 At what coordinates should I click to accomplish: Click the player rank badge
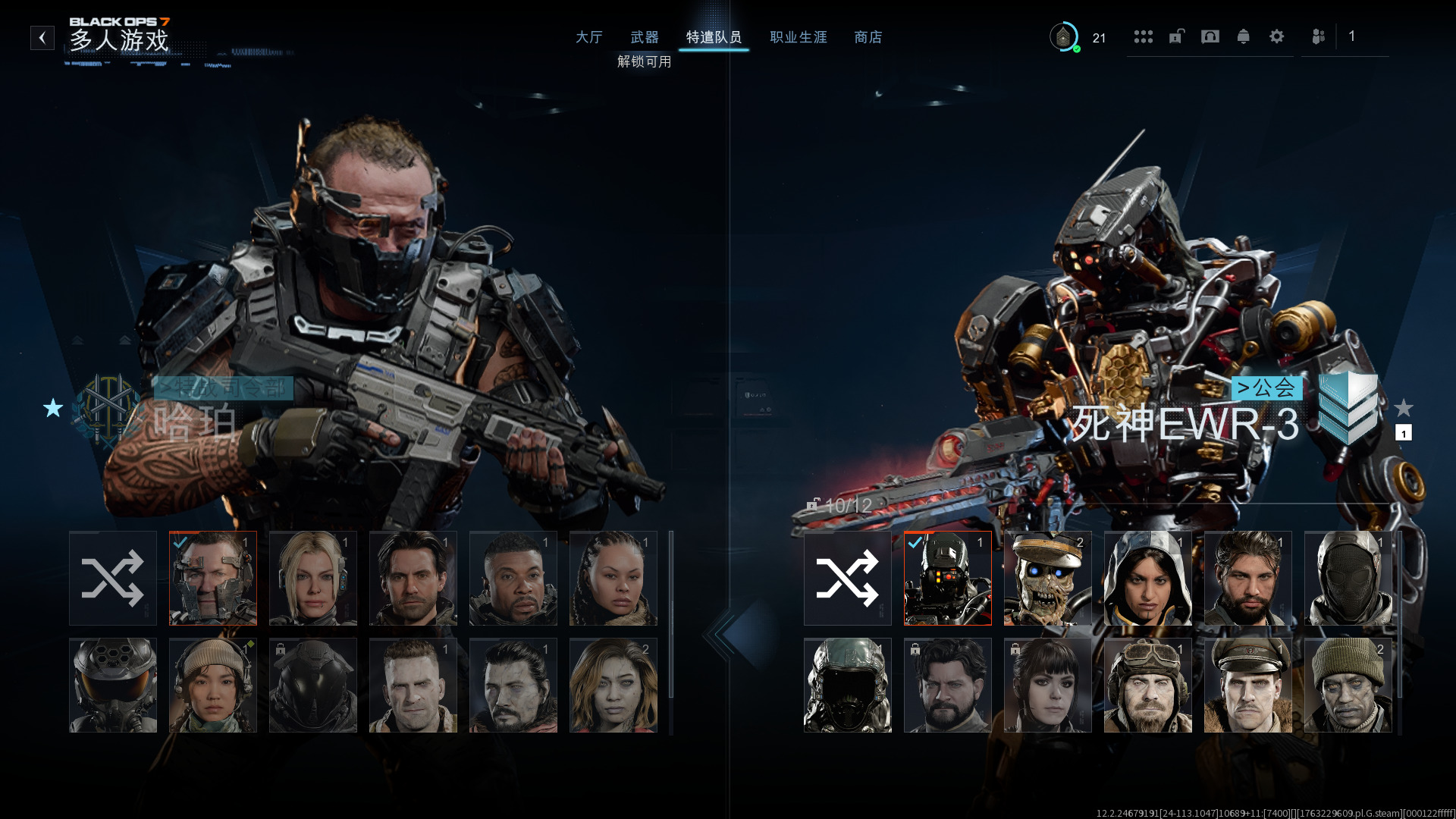click(x=1063, y=36)
